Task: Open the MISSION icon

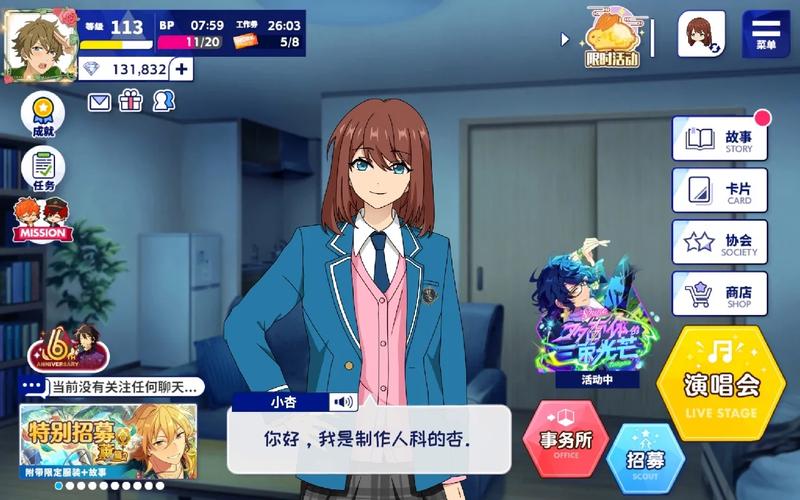Action: point(42,219)
